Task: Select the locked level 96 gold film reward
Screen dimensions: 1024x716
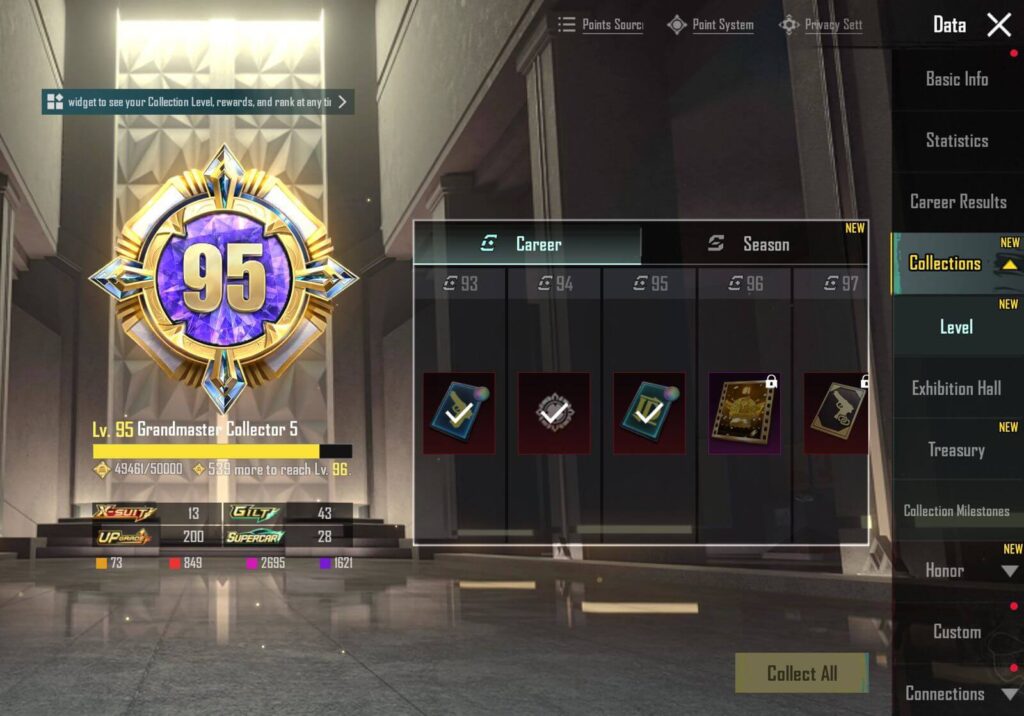Action: 744,413
